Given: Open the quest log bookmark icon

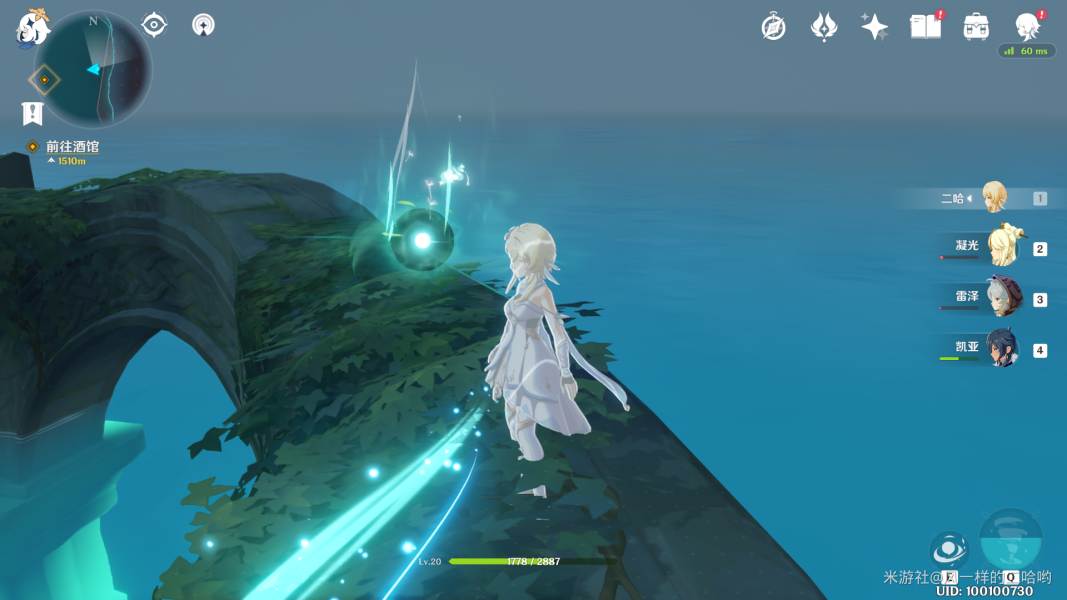Looking at the screenshot, I should 33,113.
